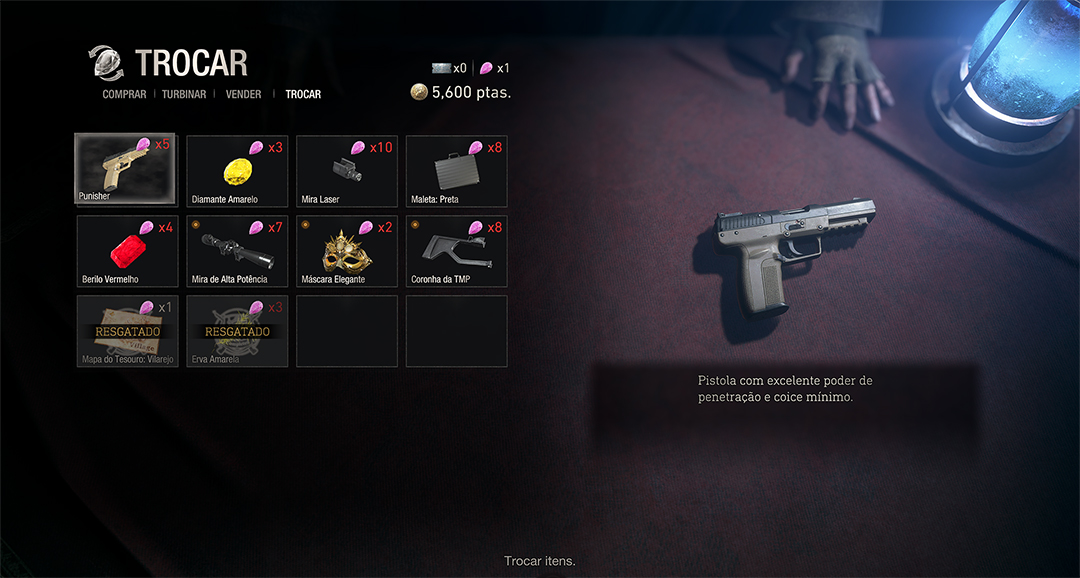Go to the Vender tab
The width and height of the screenshot is (1080, 578).
[x=244, y=95]
